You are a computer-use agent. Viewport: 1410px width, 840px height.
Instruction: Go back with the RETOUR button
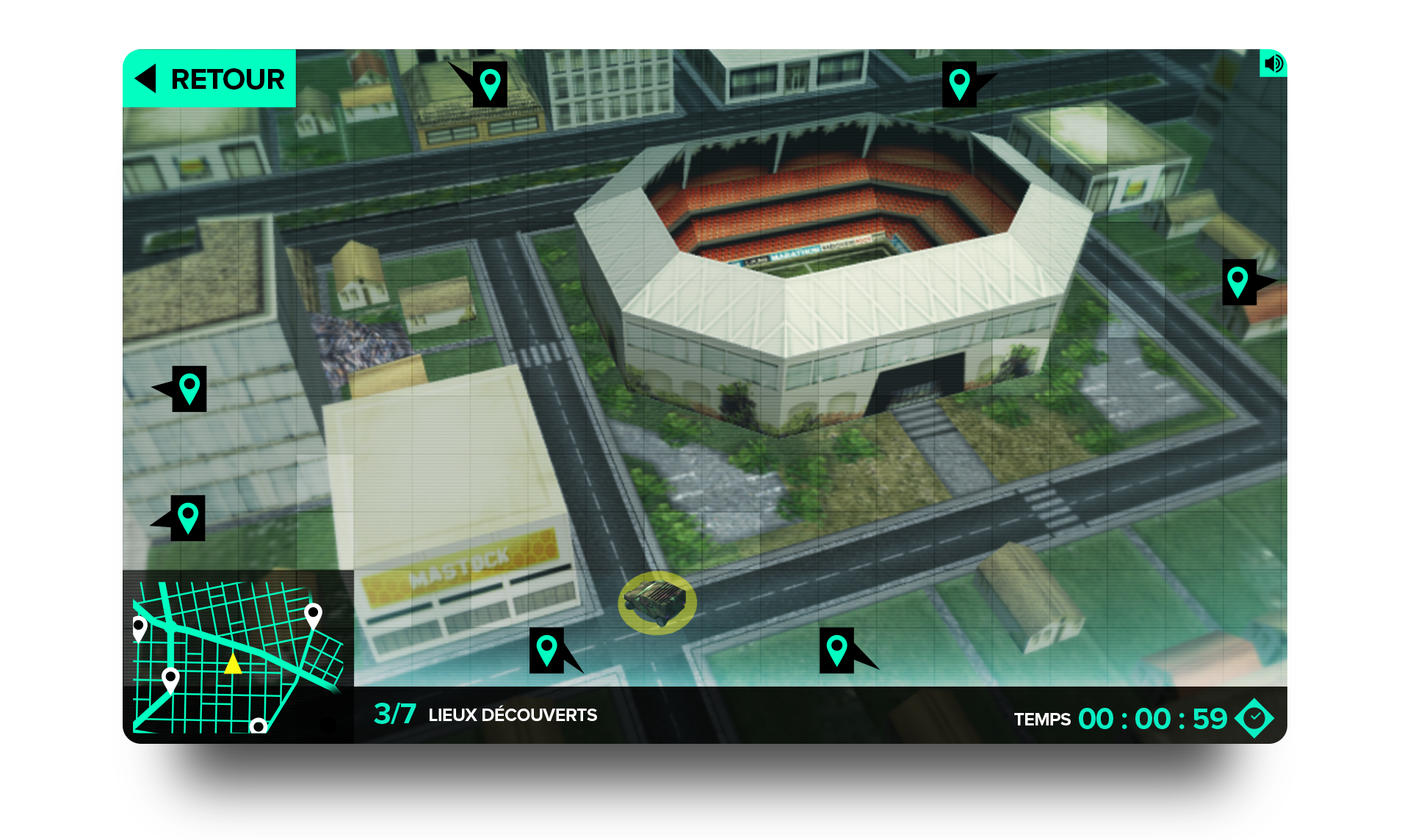[209, 79]
